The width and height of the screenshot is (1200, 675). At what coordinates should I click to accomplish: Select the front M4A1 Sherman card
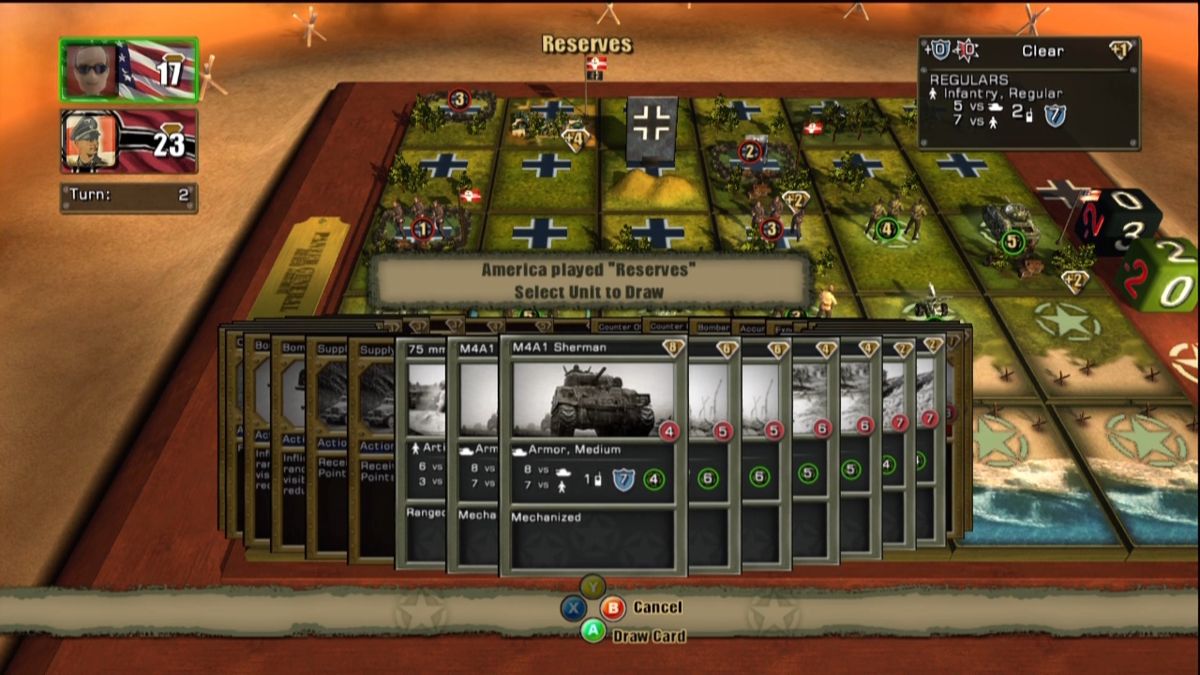[593, 455]
